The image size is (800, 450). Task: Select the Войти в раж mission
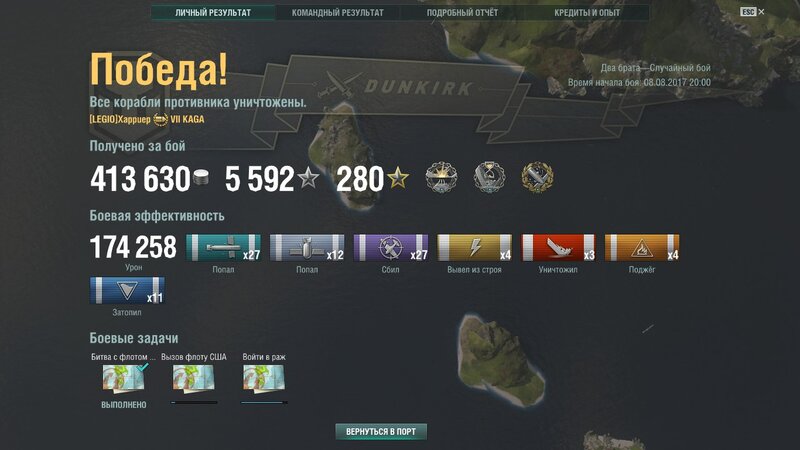coord(264,379)
